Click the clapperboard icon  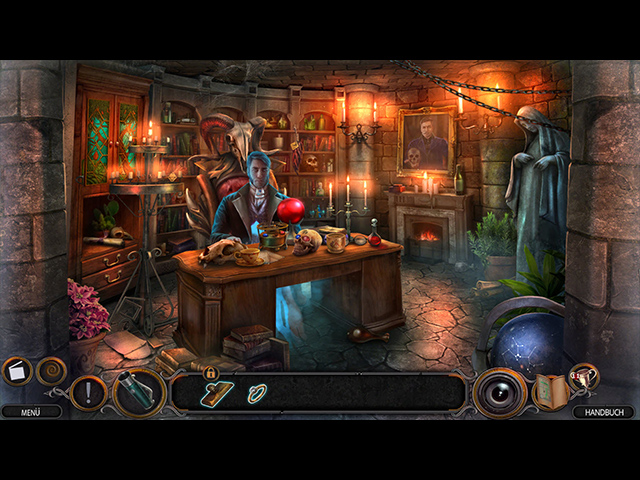(x=17, y=372)
